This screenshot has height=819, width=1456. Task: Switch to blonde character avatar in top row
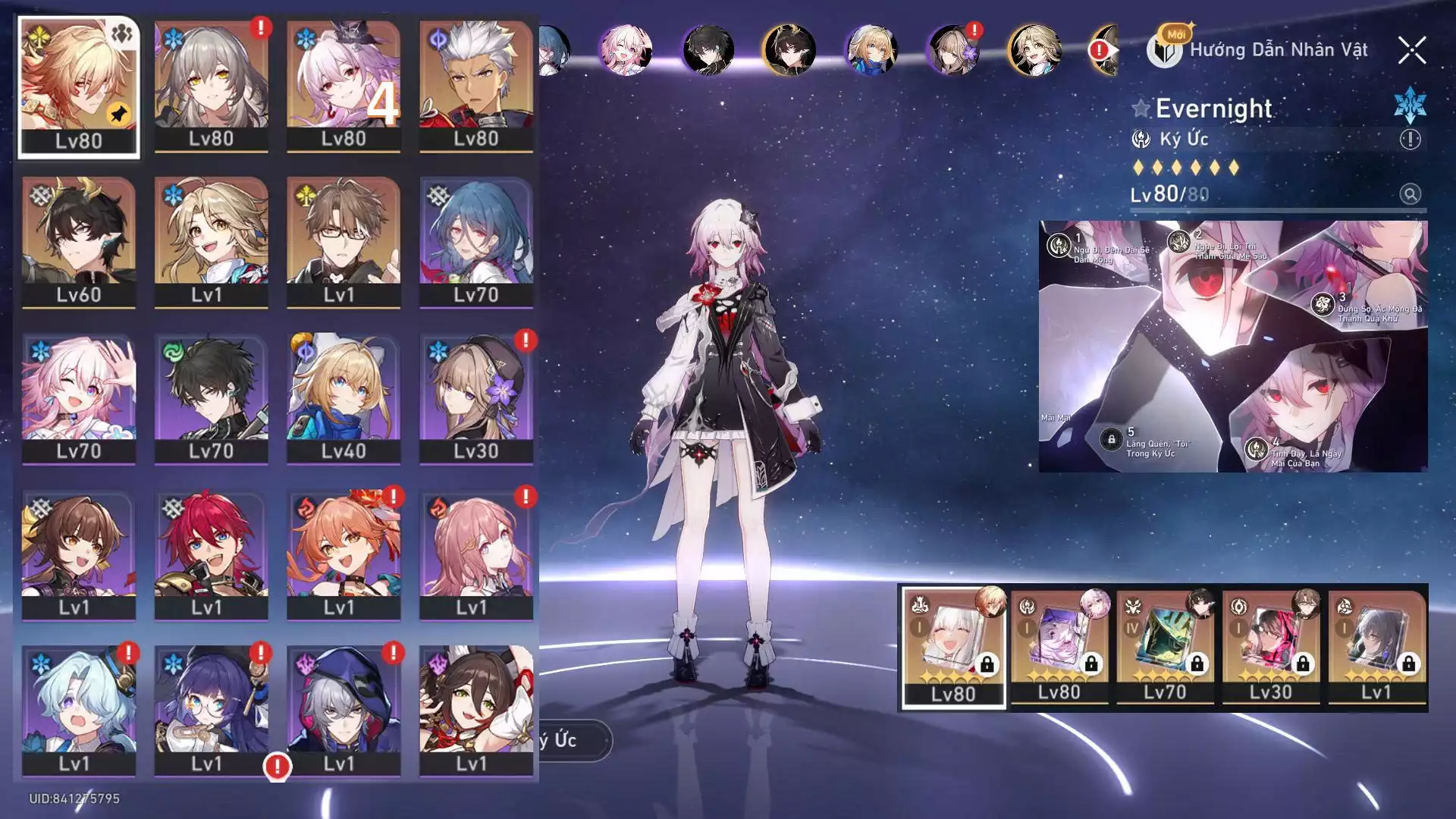coord(1034,50)
